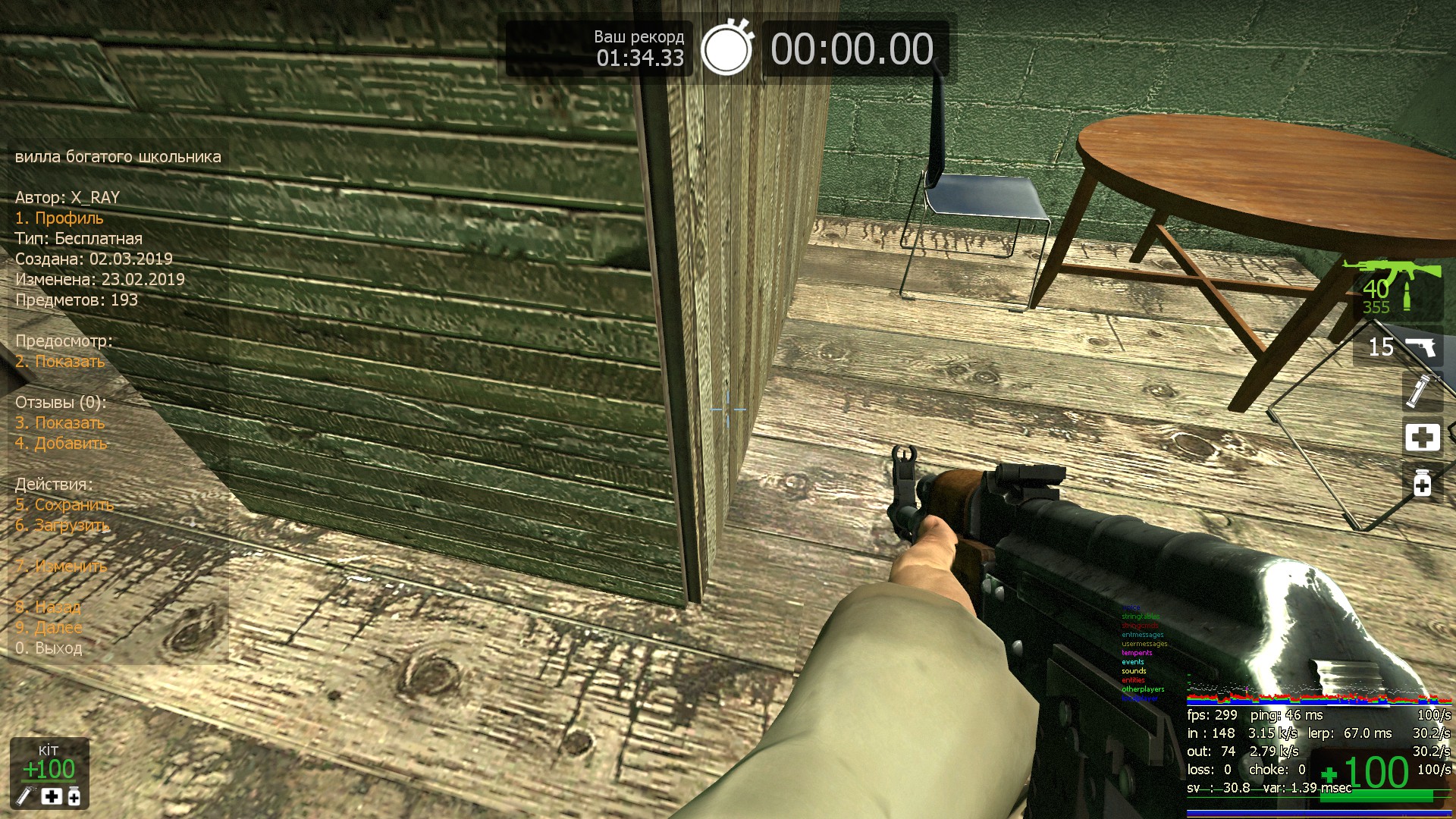The height and width of the screenshot is (819, 1456).
Task: Go back with "8. Назад"
Action: (48, 607)
